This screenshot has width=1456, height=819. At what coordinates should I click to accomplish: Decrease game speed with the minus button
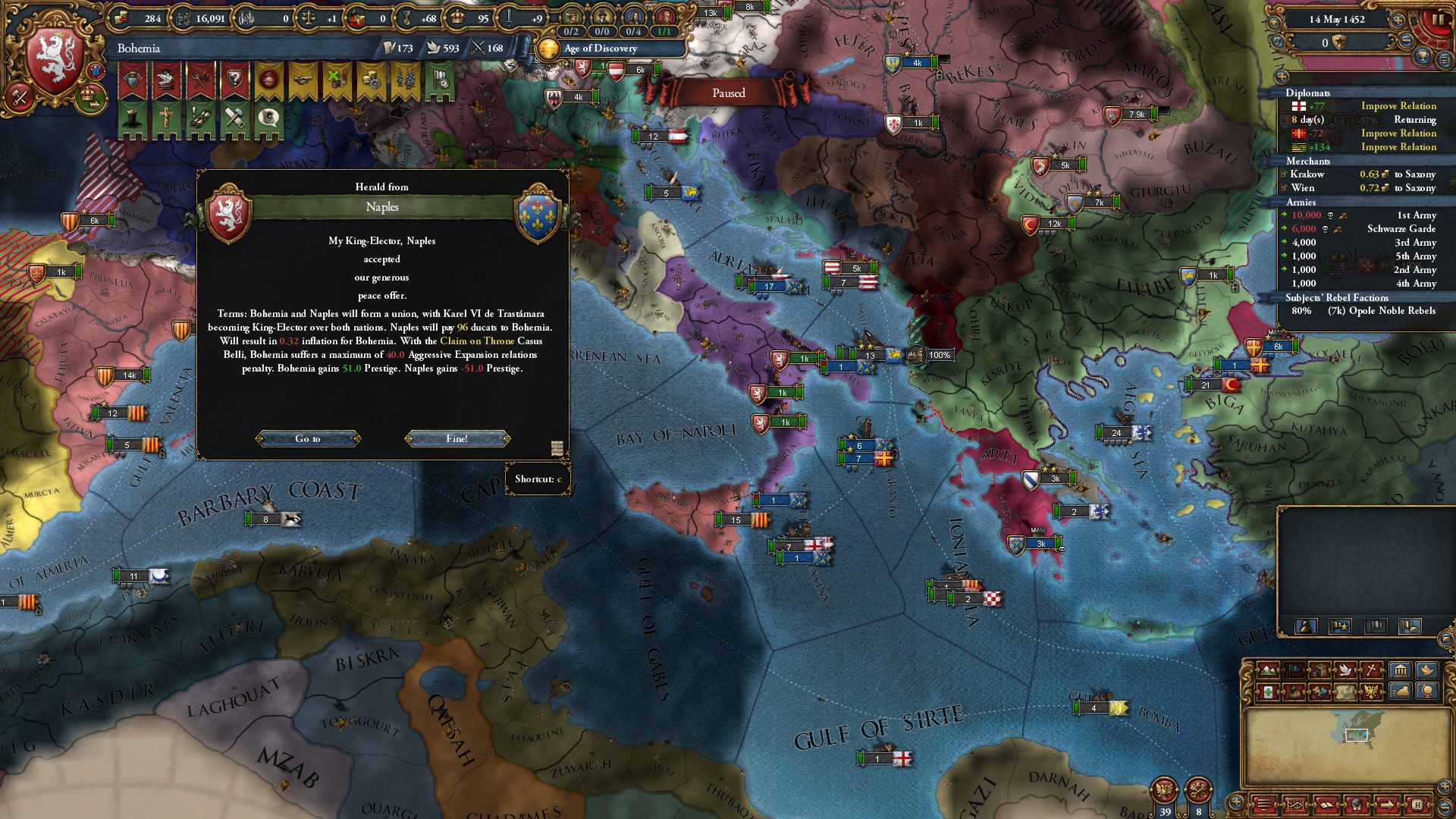point(1405,42)
